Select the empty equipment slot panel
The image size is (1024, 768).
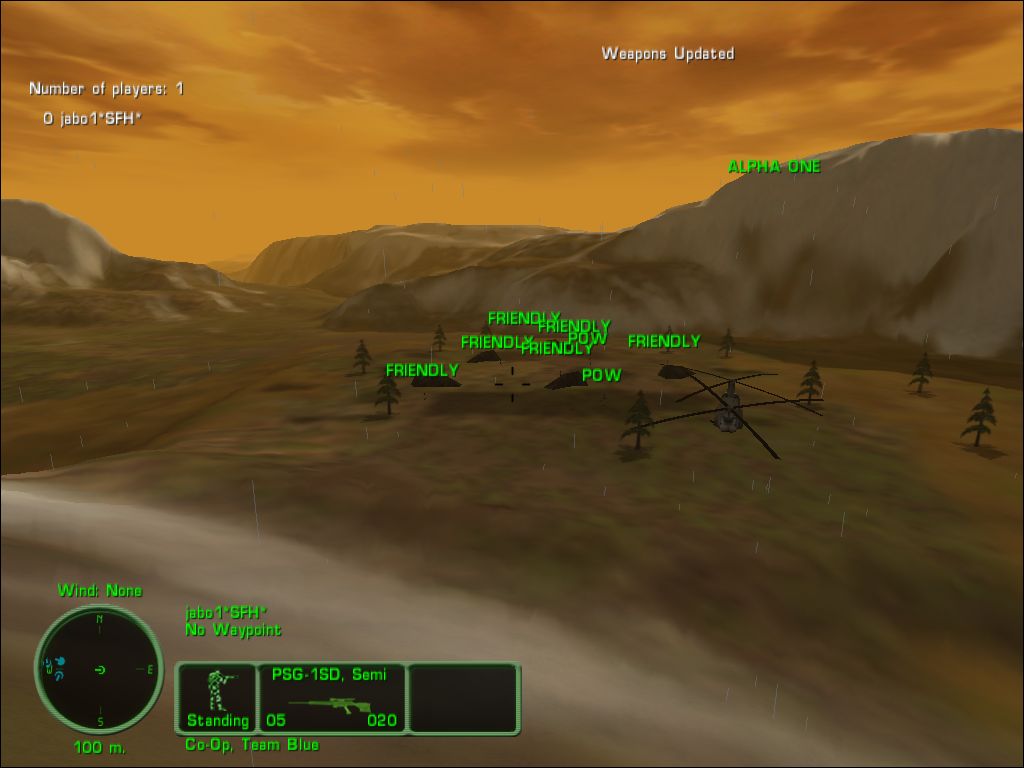pyautogui.click(x=463, y=698)
